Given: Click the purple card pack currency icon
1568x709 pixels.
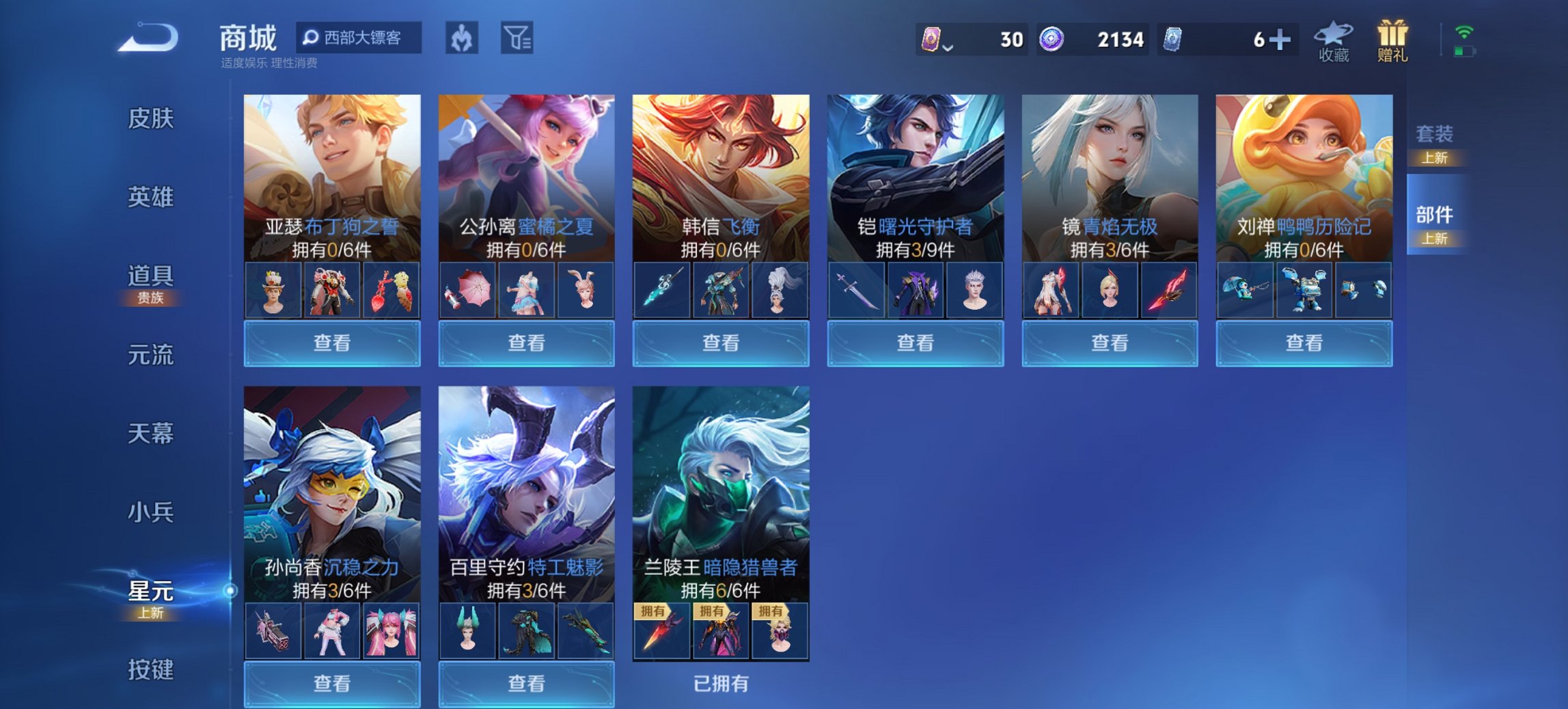Looking at the screenshot, I should point(933,40).
